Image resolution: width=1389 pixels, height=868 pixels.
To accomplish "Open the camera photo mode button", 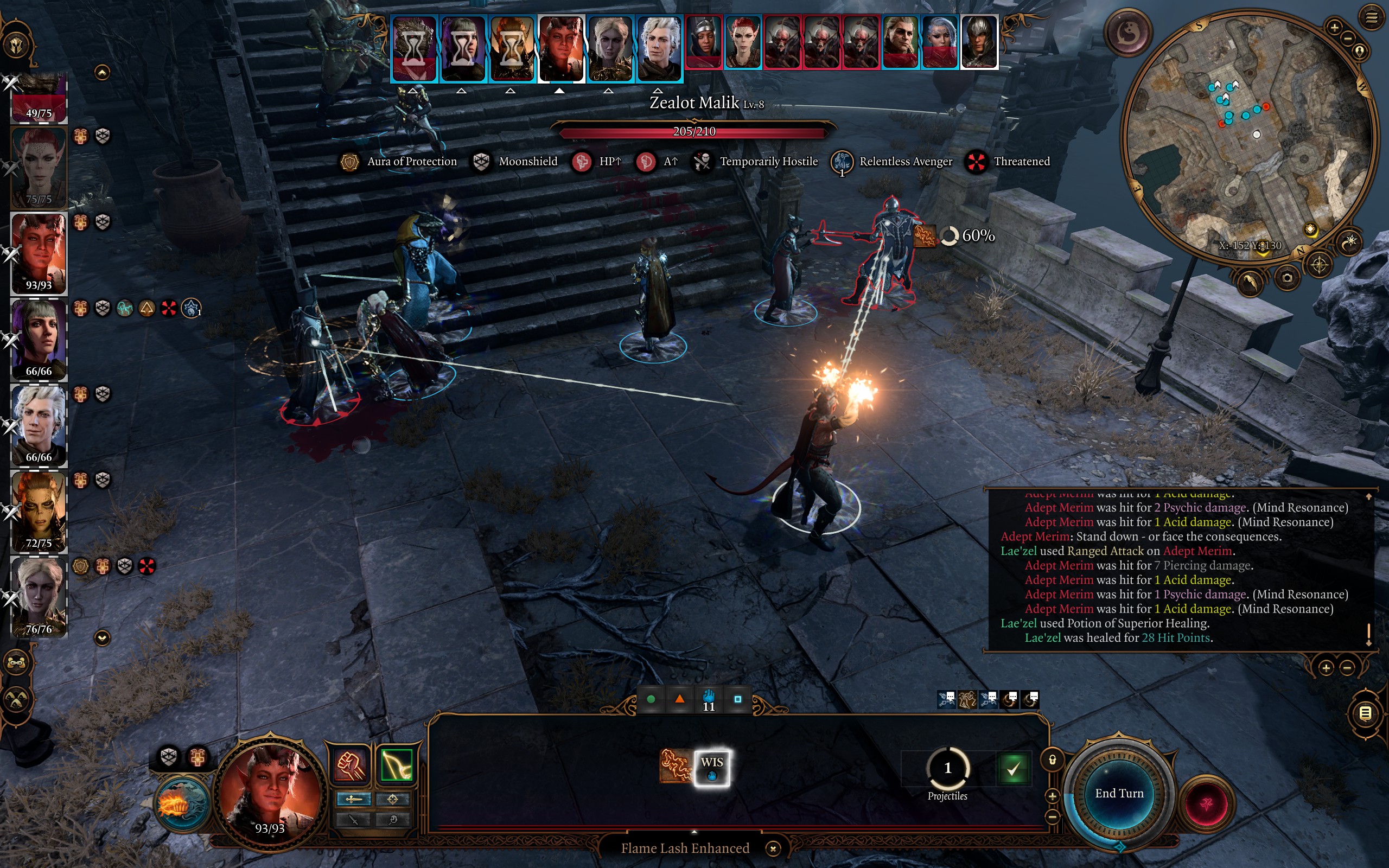I will (1287, 278).
